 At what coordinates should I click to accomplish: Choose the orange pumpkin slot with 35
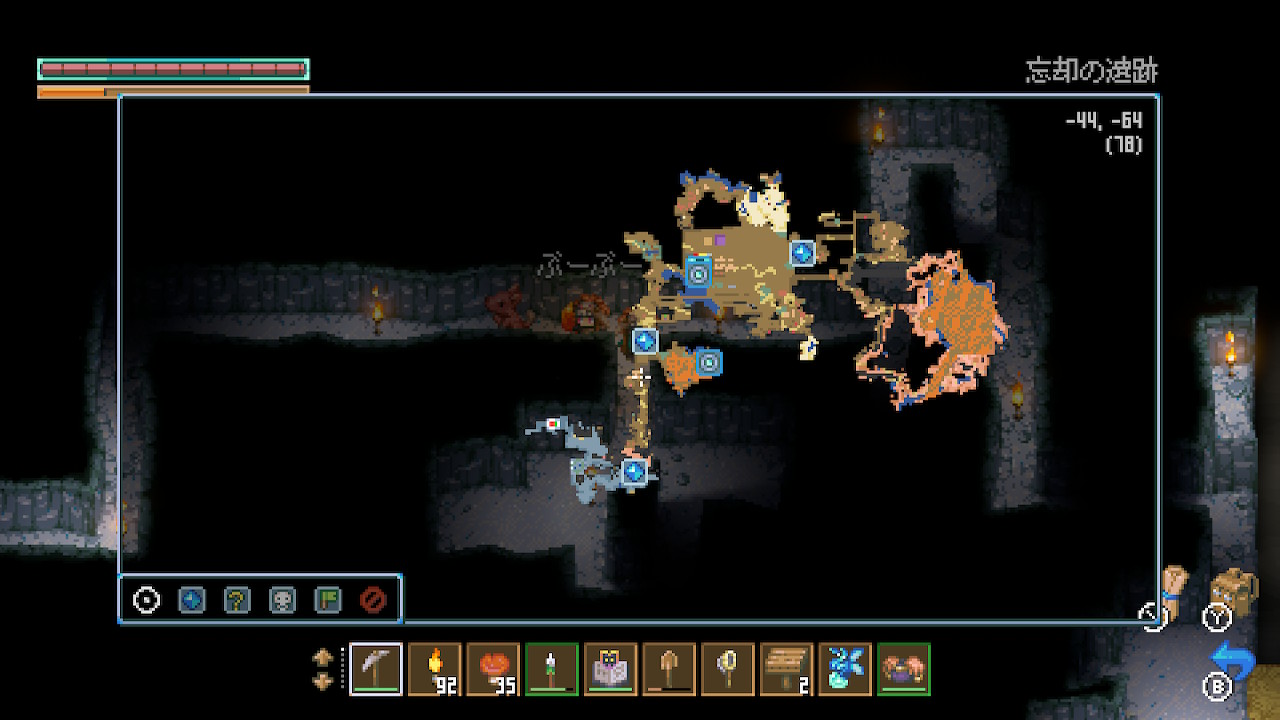(493, 669)
